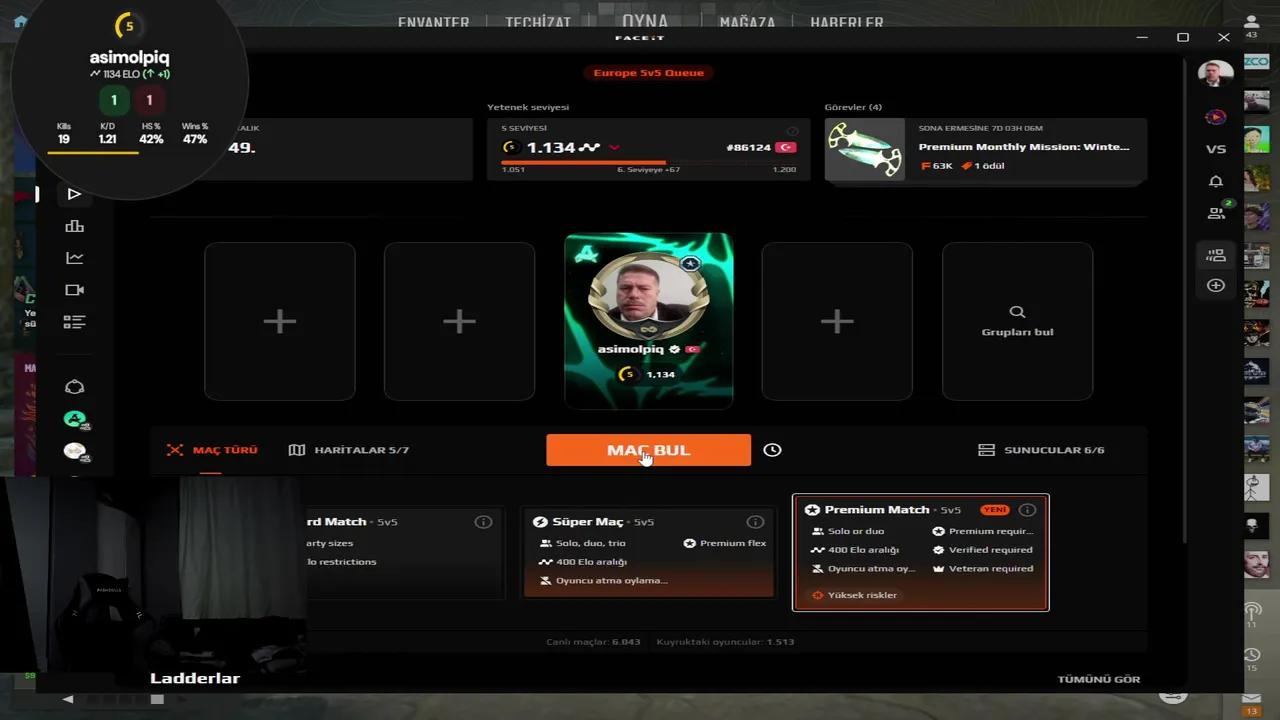Open the stats graph icon
This screenshot has width=1280, height=720.
[x=74, y=257]
